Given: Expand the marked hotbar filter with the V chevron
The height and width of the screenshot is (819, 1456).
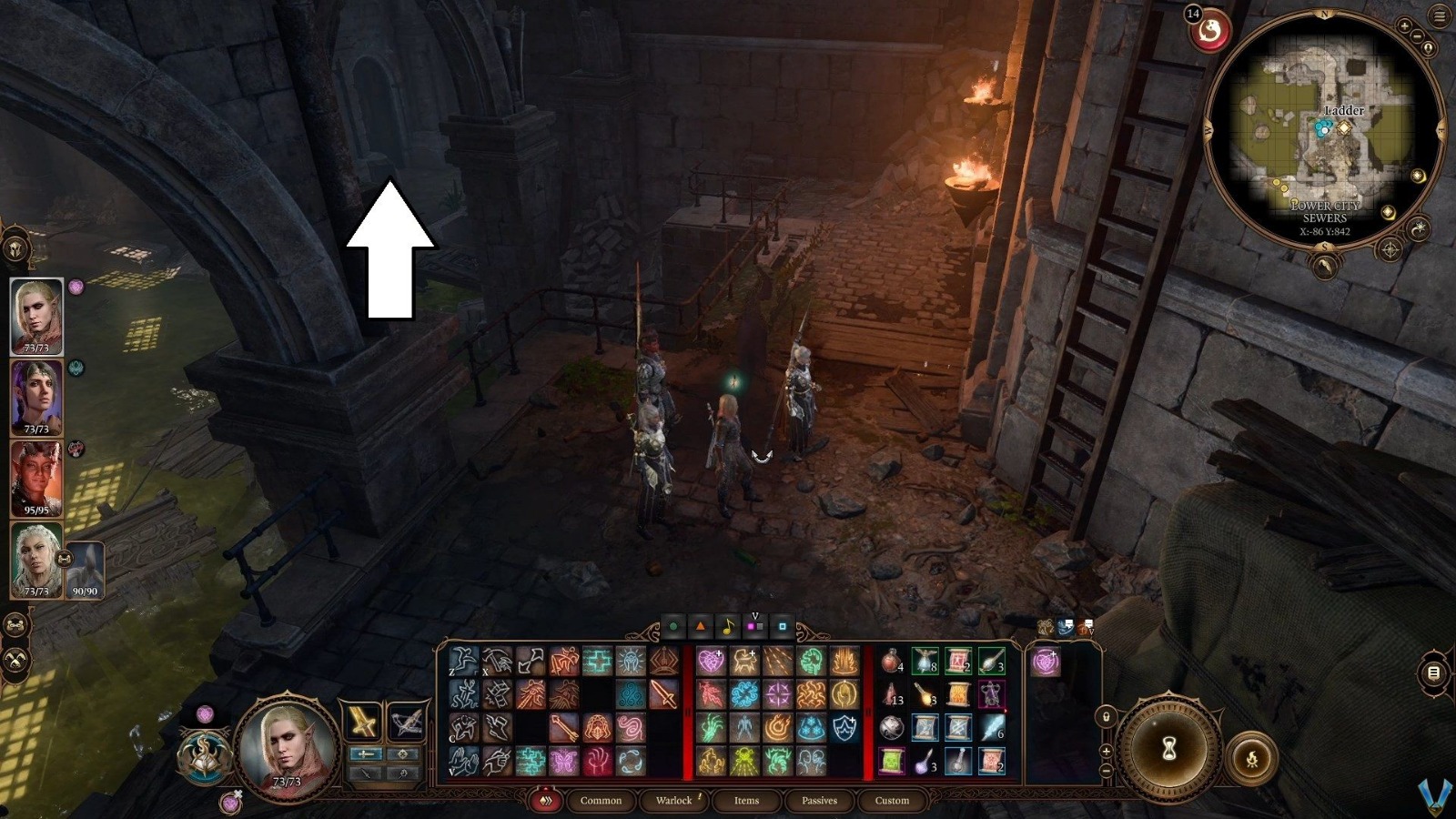Looking at the screenshot, I should [754, 615].
